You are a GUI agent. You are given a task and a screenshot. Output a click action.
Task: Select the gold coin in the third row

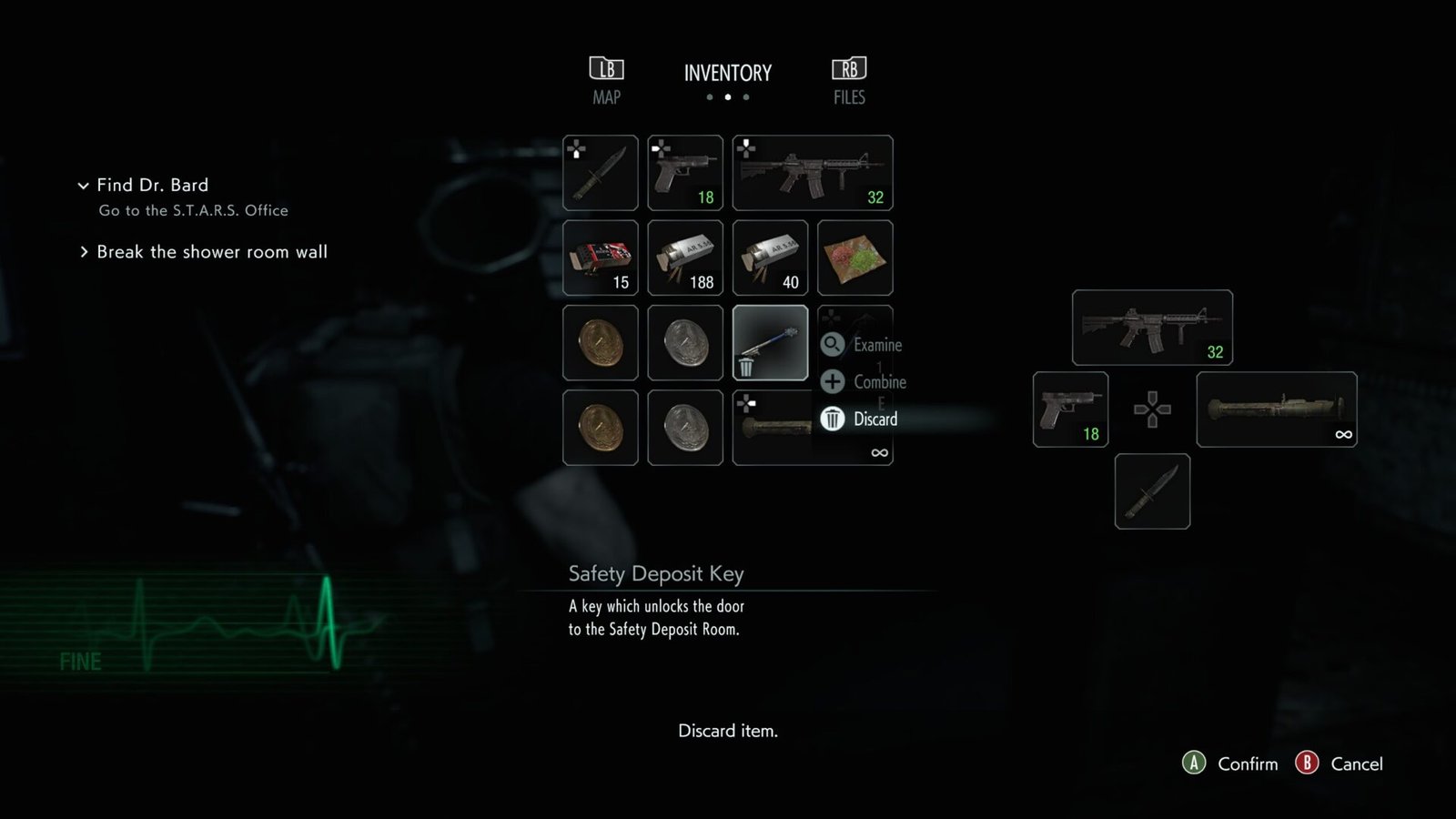pyautogui.click(x=600, y=344)
